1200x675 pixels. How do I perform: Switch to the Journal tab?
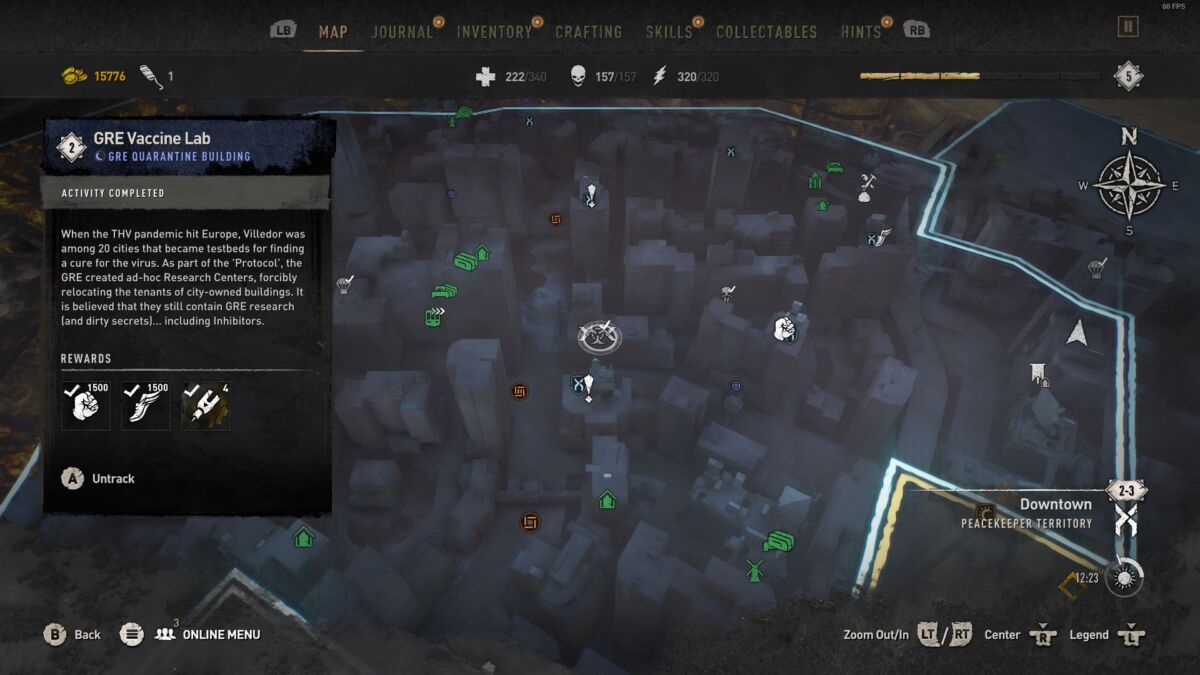[403, 32]
